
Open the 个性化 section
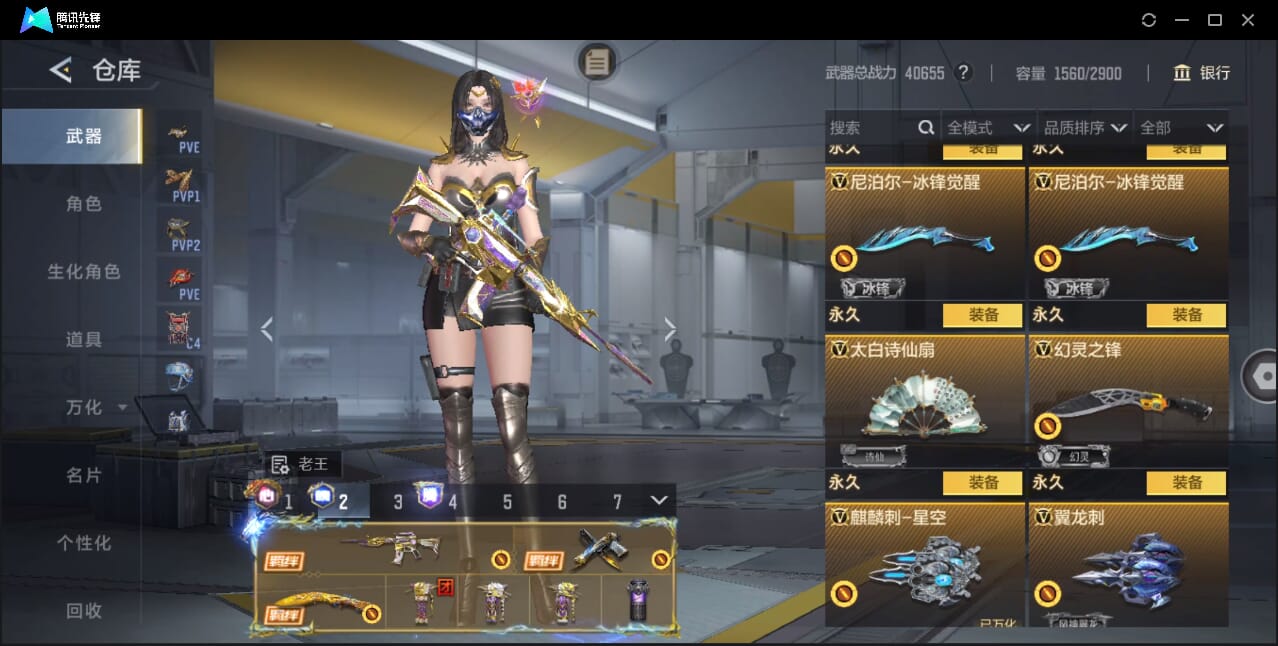point(83,543)
